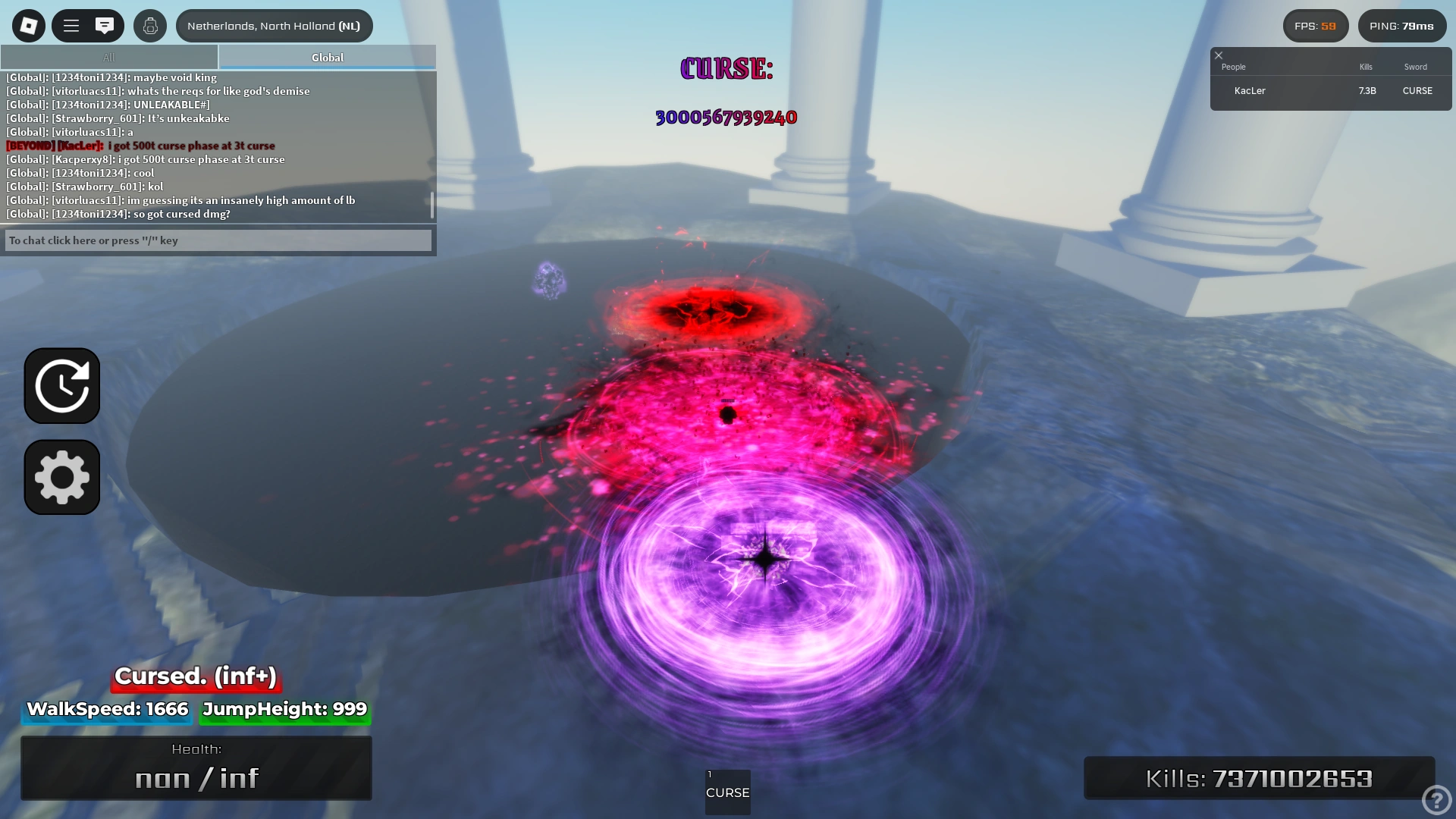Image resolution: width=1456 pixels, height=819 pixels.
Task: Click the chat input field
Action: pyautogui.click(x=218, y=240)
